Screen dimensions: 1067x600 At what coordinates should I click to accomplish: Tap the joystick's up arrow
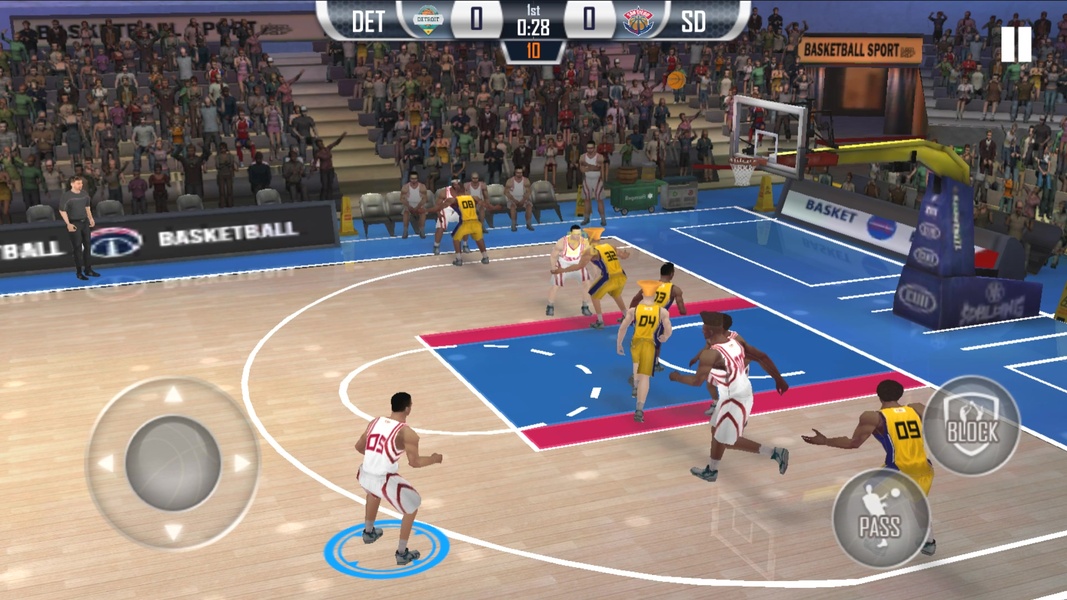[x=174, y=395]
